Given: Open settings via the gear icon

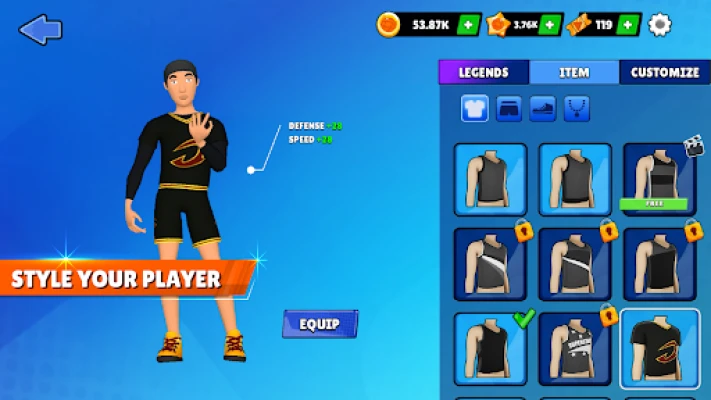Looking at the screenshot, I should pyautogui.click(x=660, y=25).
